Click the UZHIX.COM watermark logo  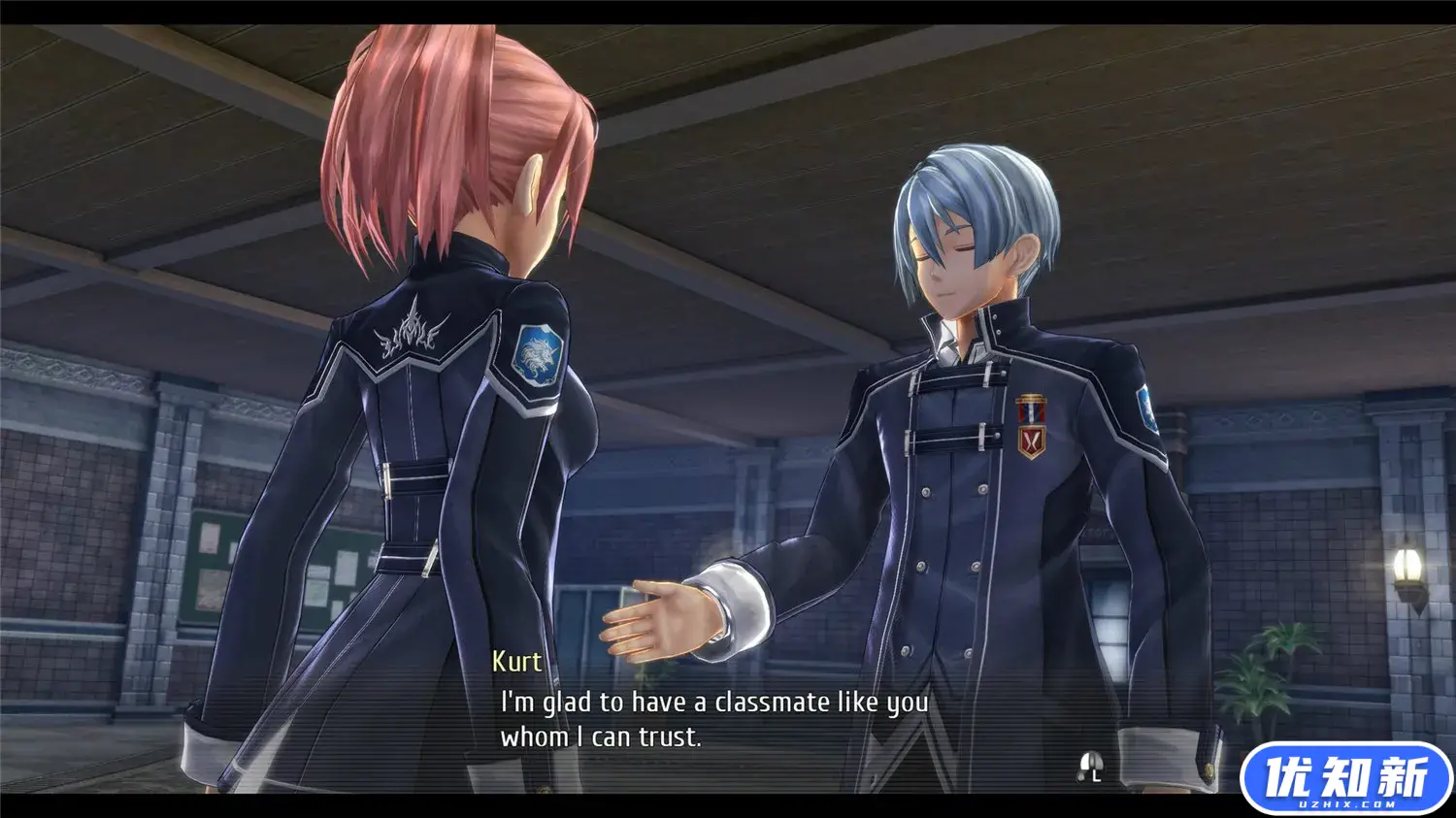coord(1347,776)
